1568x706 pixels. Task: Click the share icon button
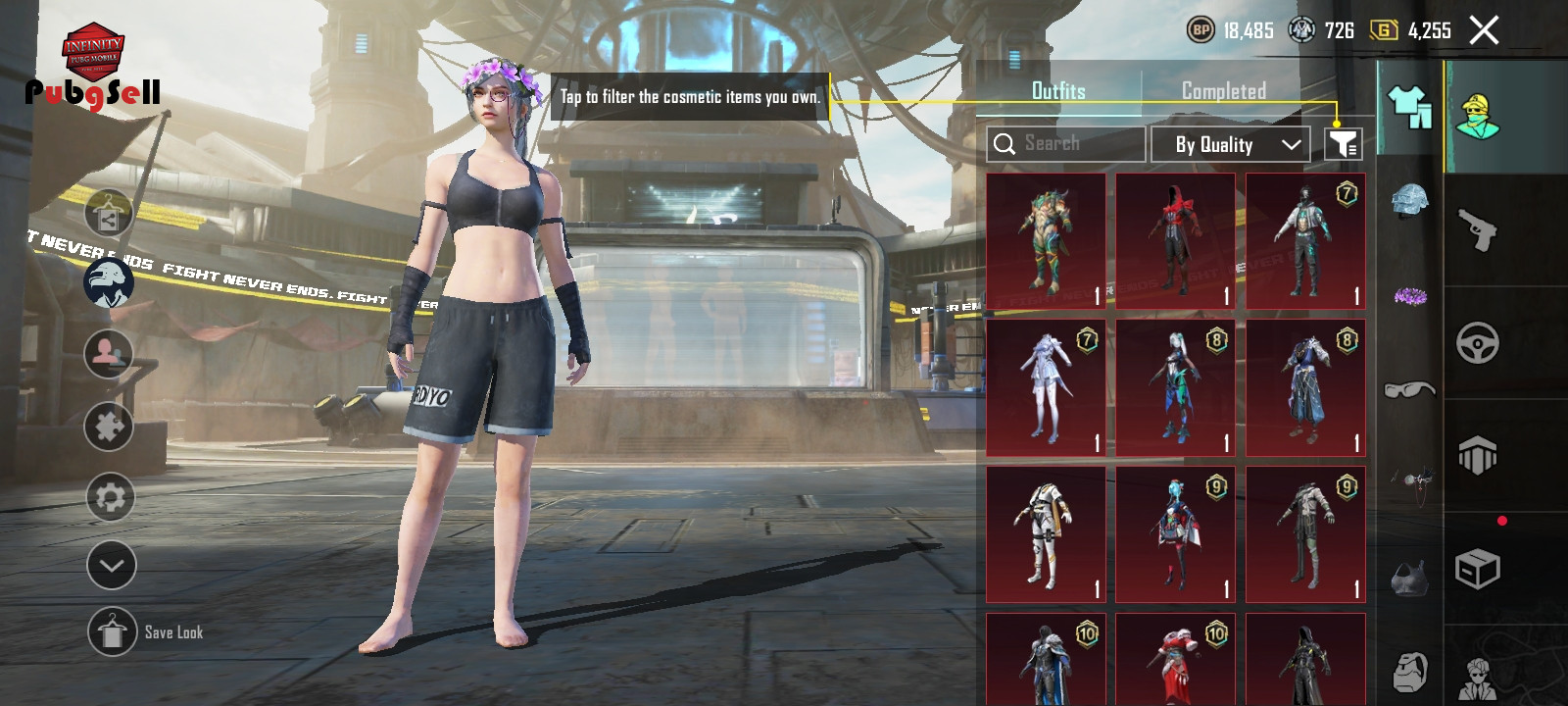tap(109, 216)
